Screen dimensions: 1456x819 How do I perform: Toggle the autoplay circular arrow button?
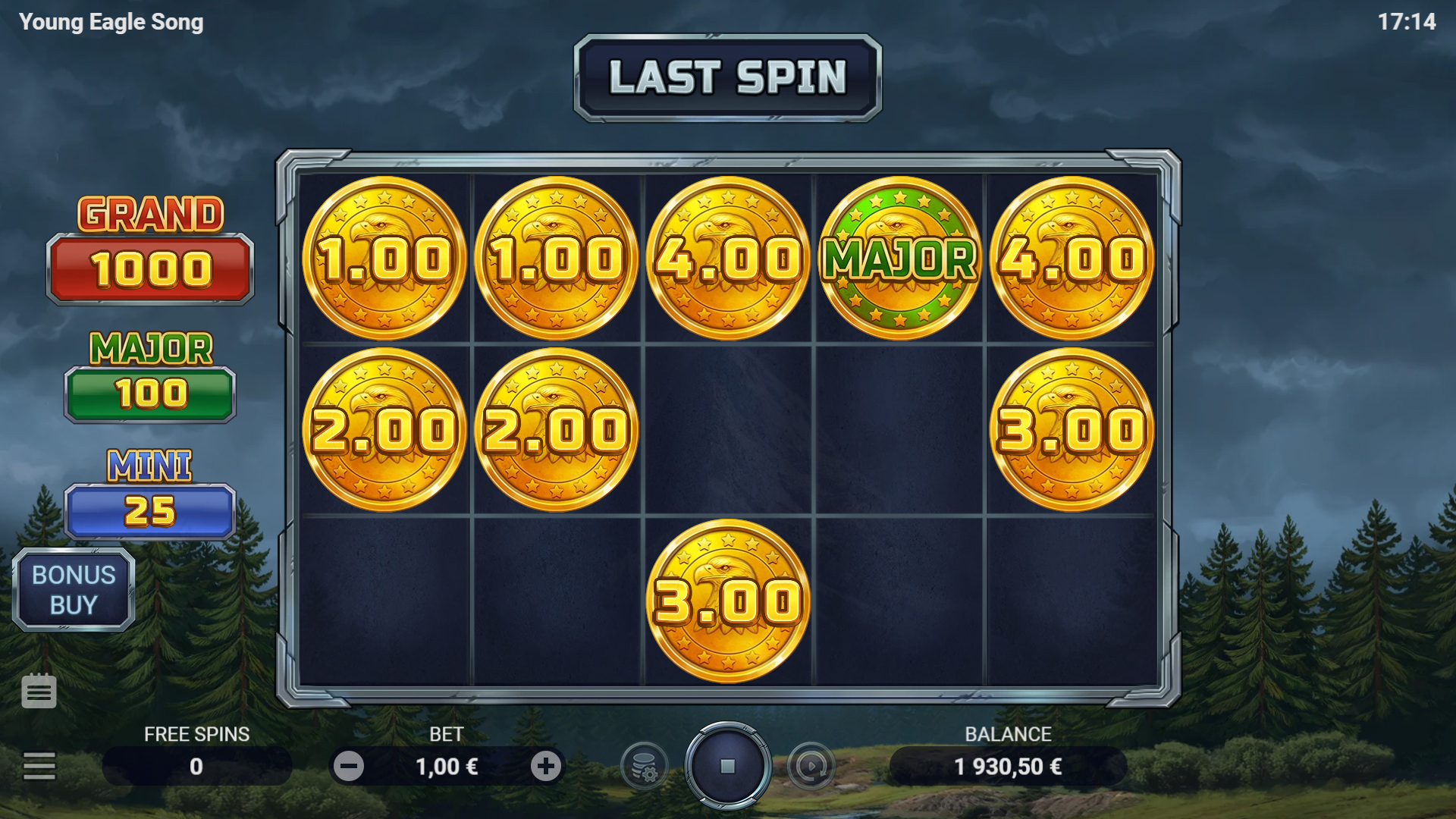(x=811, y=766)
